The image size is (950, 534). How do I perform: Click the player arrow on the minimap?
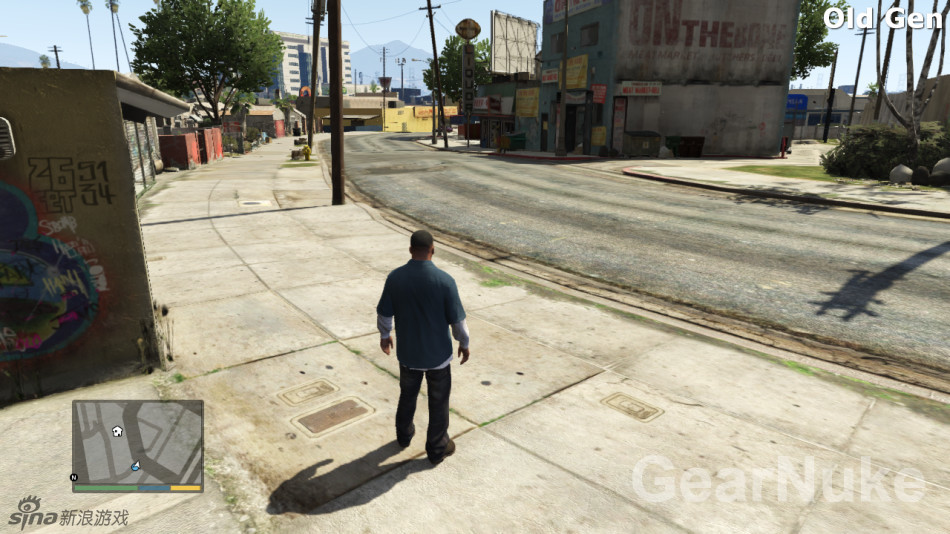pos(136,466)
